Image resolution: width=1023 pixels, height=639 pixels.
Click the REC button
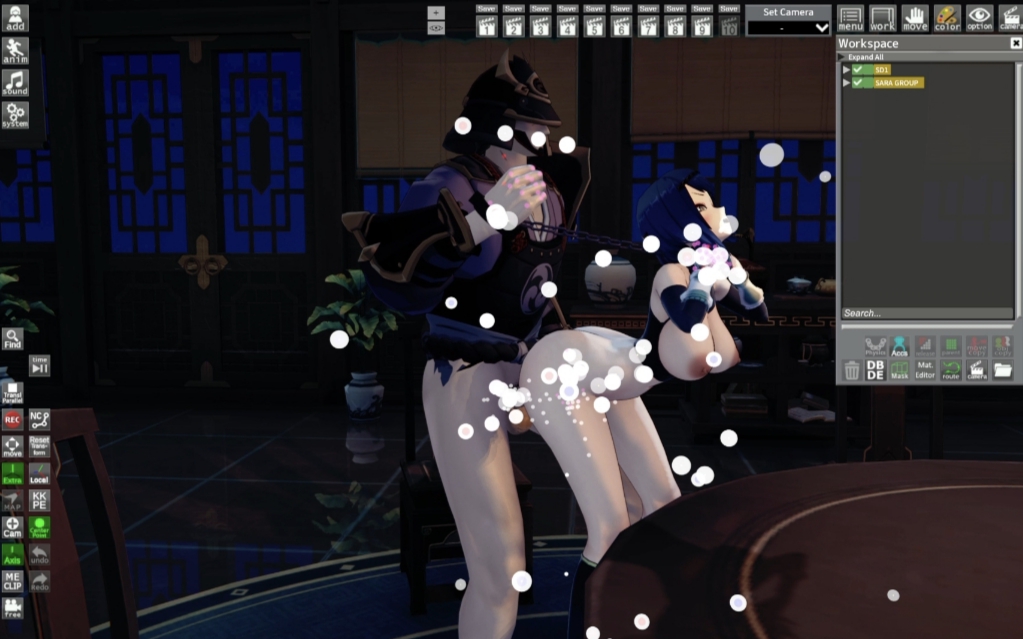click(x=13, y=419)
